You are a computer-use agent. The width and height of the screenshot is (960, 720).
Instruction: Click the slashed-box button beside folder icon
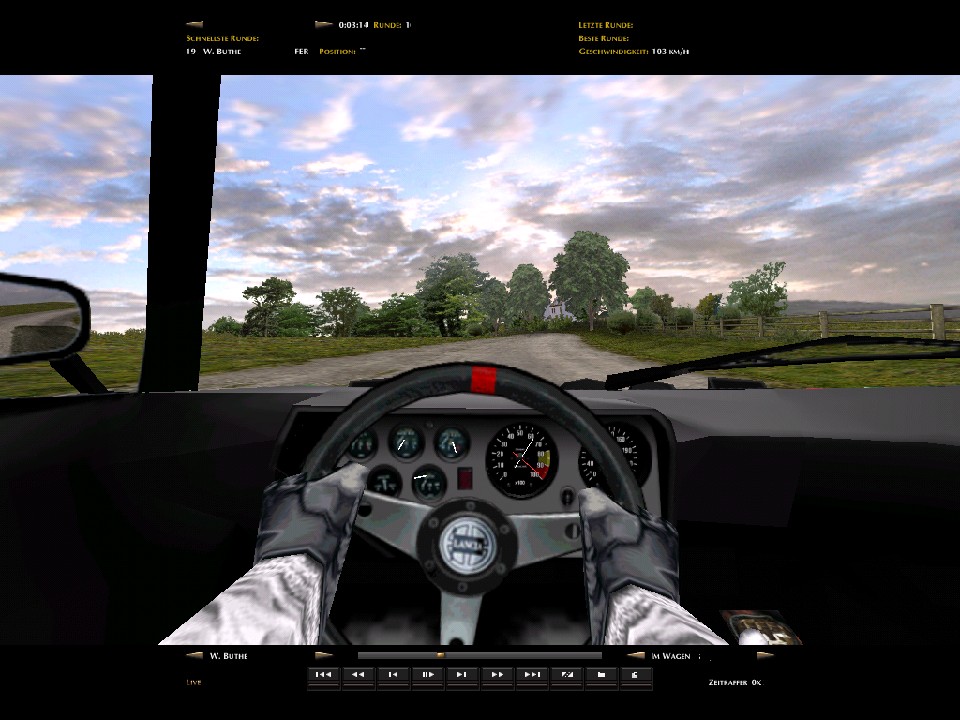[x=567, y=675]
